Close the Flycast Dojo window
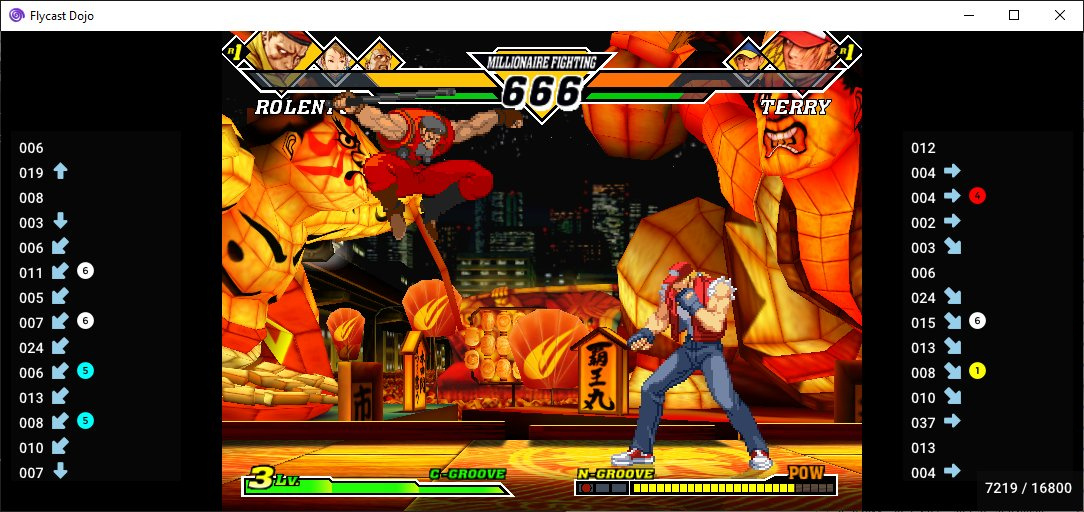1084x512 pixels. [1059, 15]
